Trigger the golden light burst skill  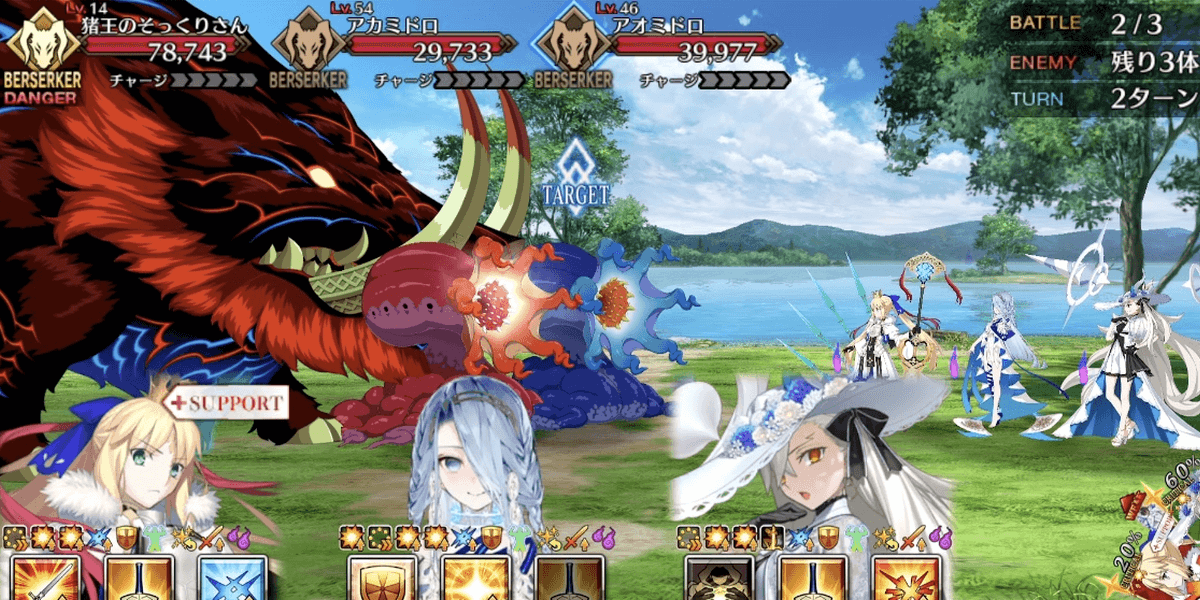tap(475, 578)
